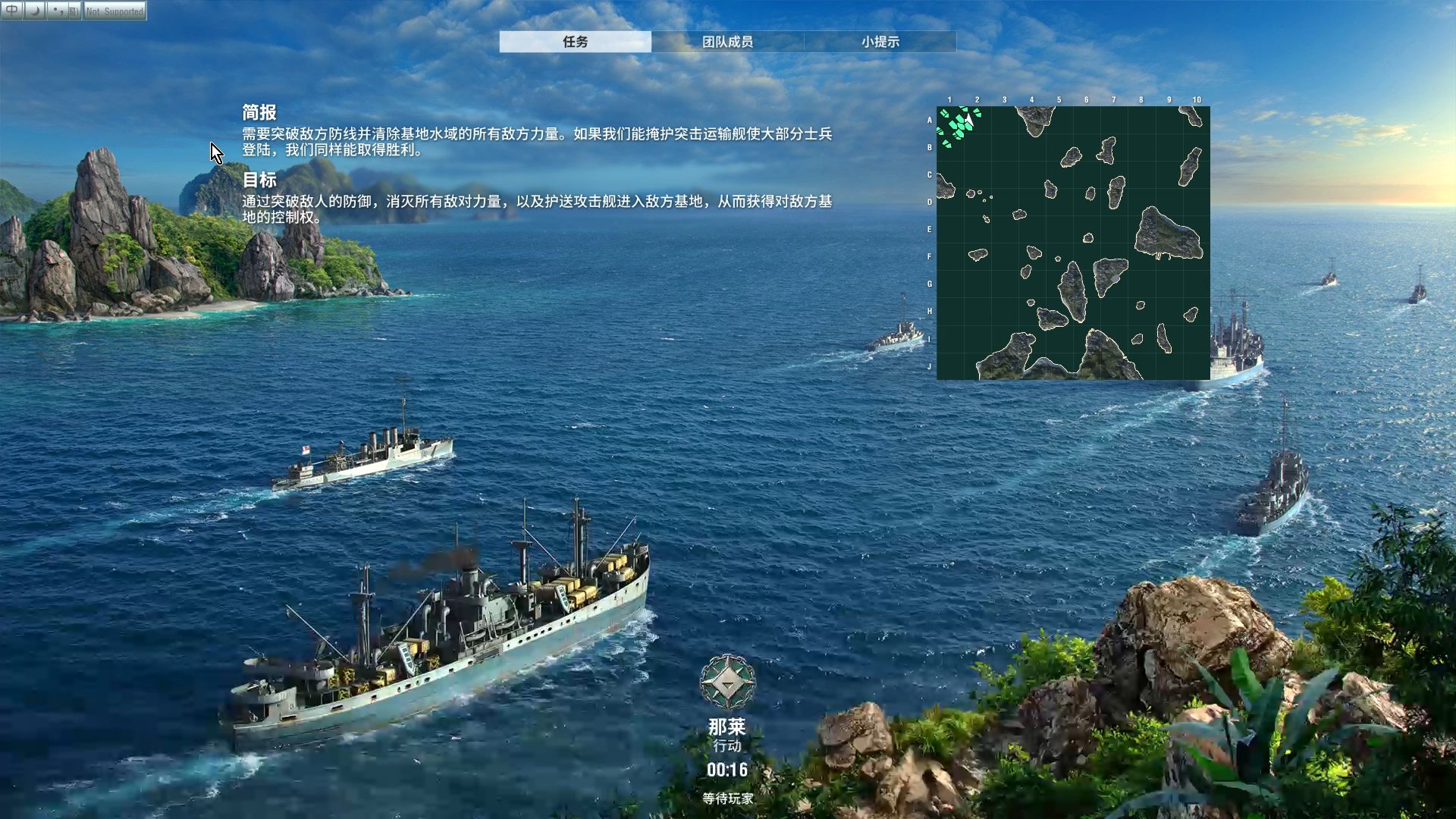
Task: Click the Not Supported IME button
Action: click(x=114, y=11)
